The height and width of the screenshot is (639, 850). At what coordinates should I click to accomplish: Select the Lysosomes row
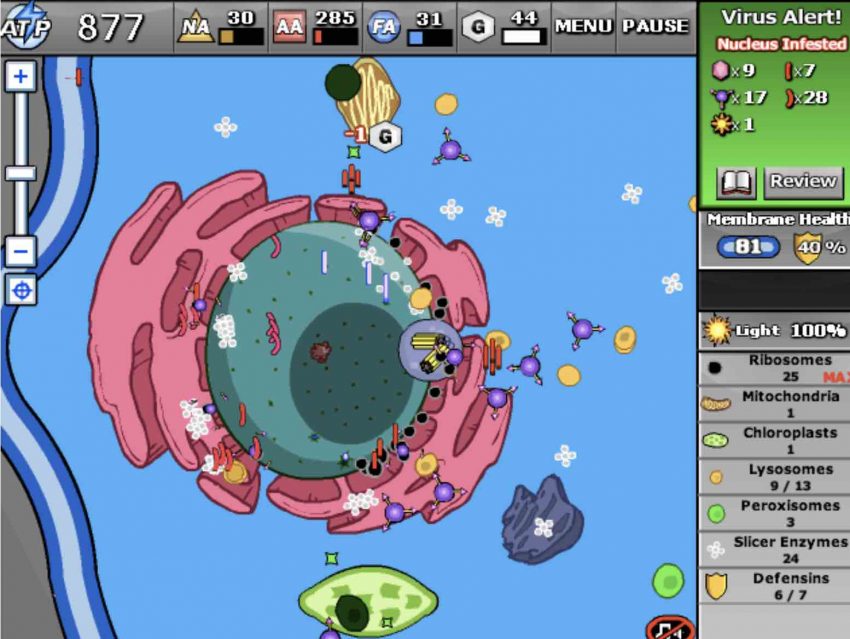775,477
